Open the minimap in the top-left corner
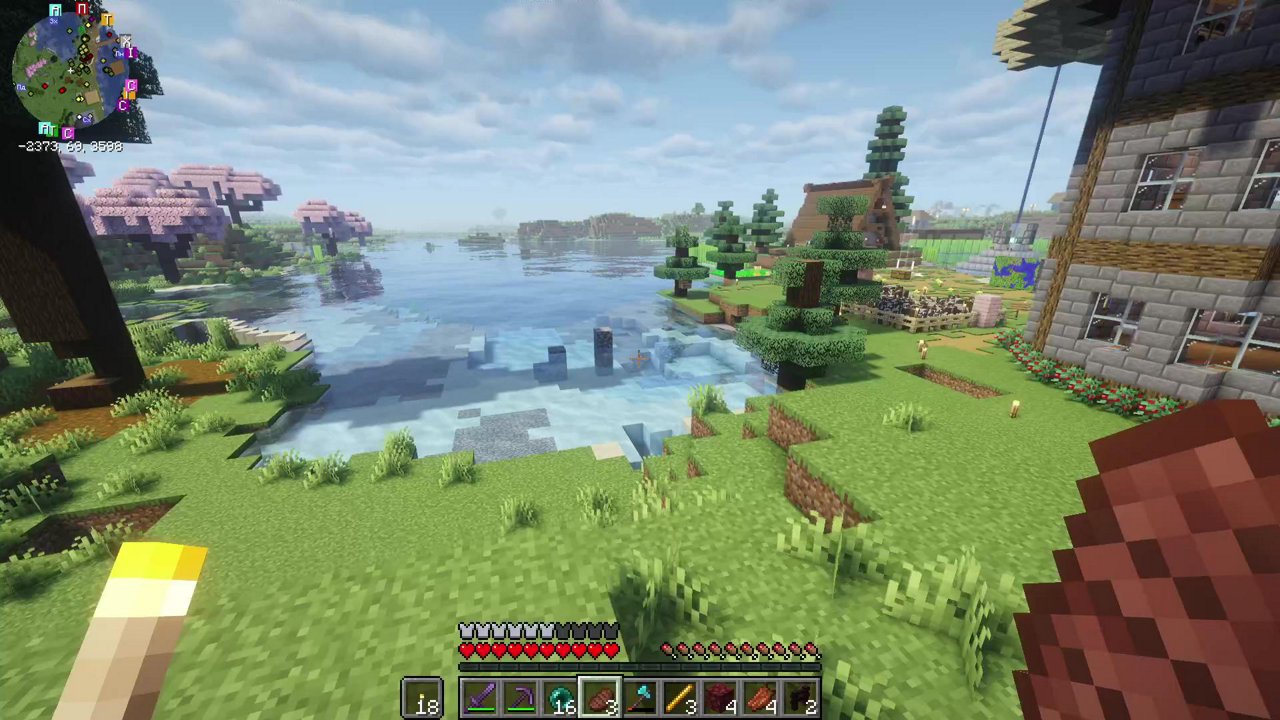This screenshot has width=1280, height=720. (75, 70)
